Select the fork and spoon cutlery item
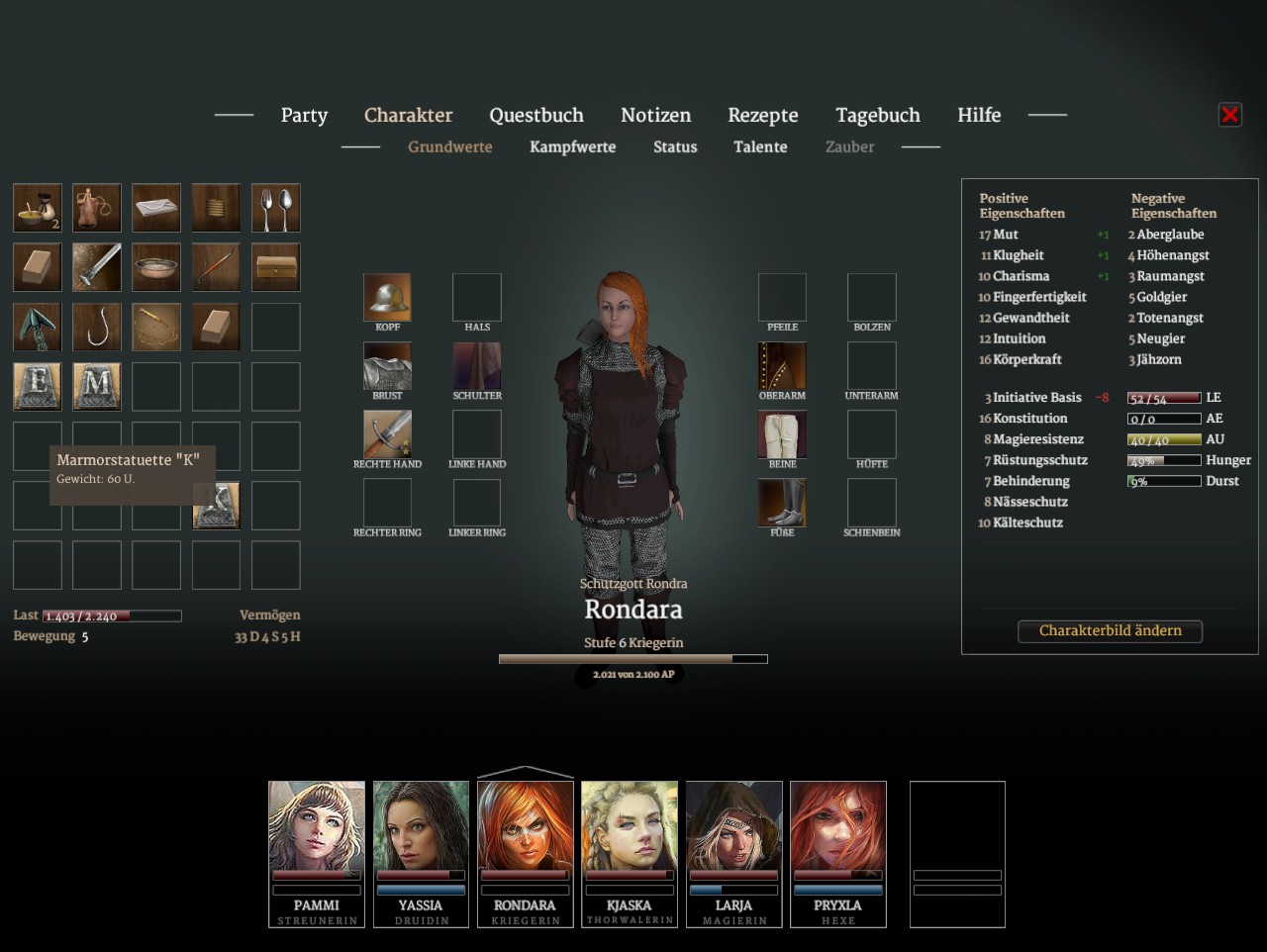The height and width of the screenshot is (952, 1267). tap(275, 208)
